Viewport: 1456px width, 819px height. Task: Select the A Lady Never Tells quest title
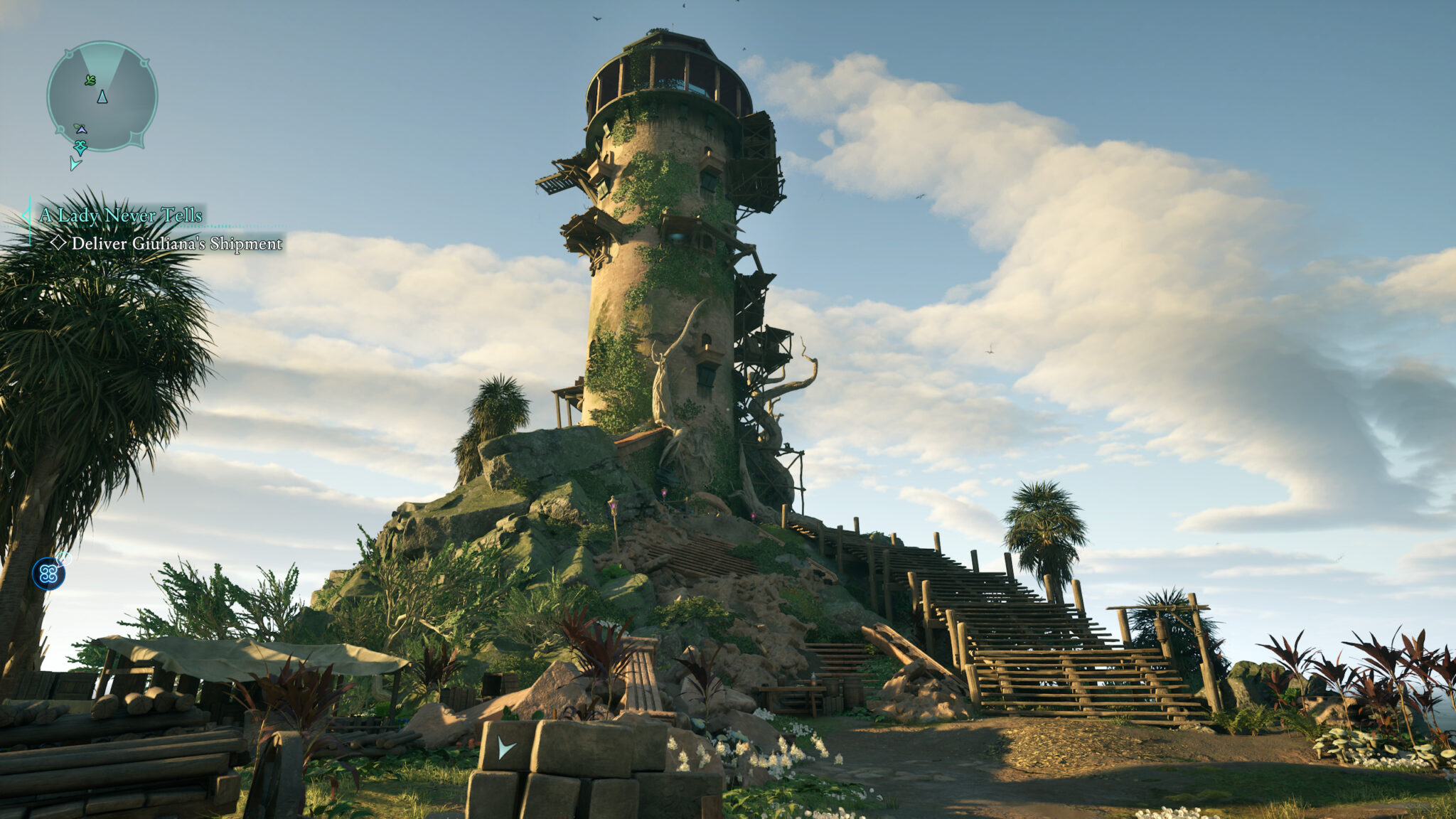pos(121,215)
